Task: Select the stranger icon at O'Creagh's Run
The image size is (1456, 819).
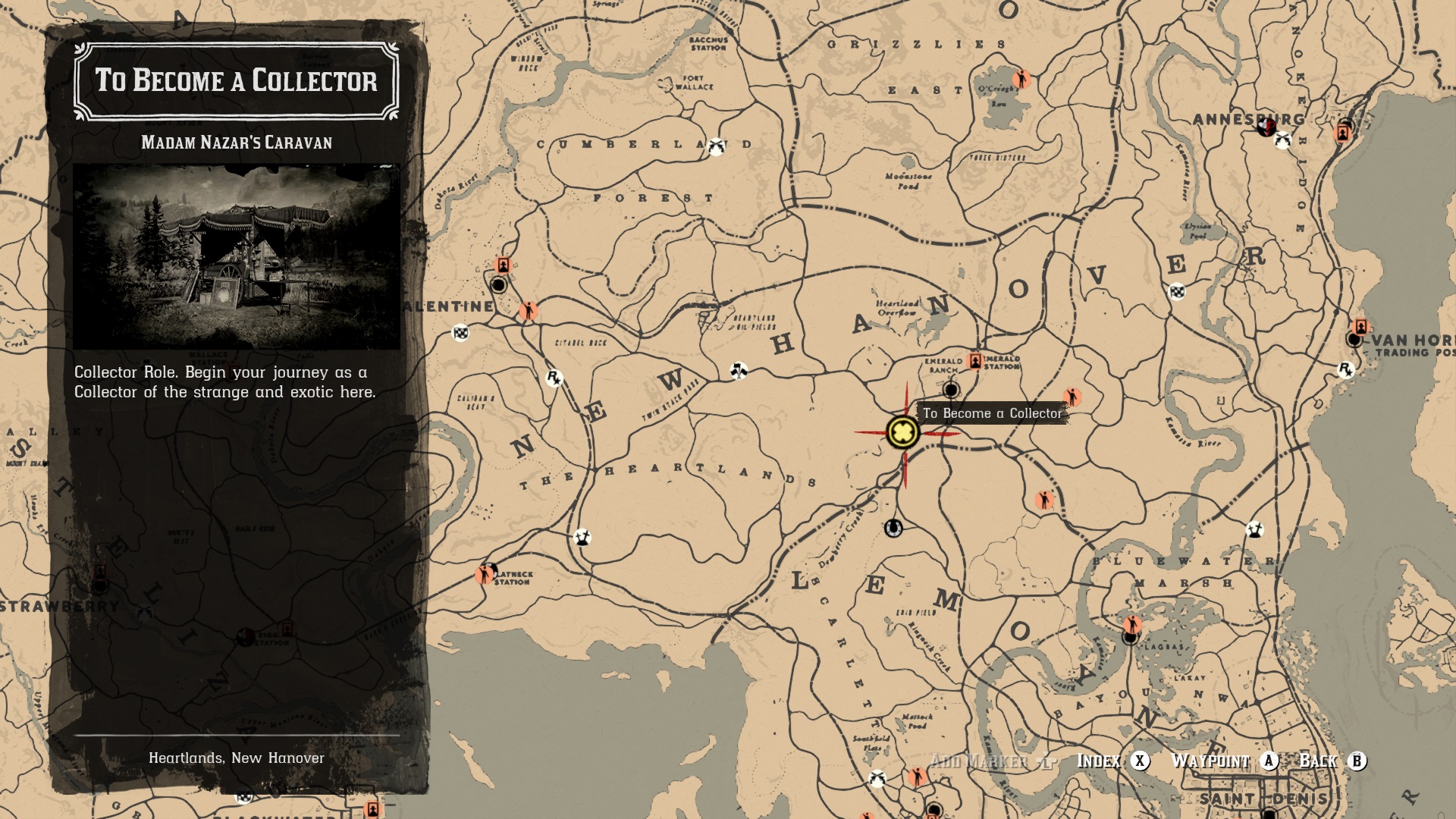Action: (1021, 79)
